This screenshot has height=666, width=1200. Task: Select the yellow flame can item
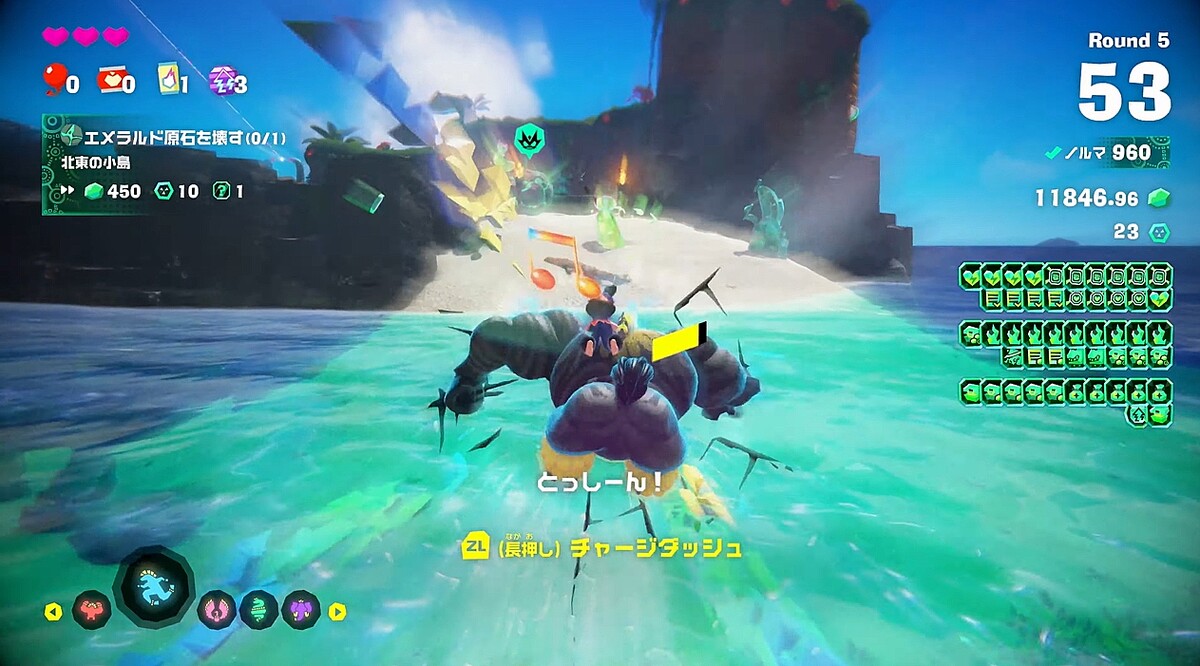click(x=167, y=79)
